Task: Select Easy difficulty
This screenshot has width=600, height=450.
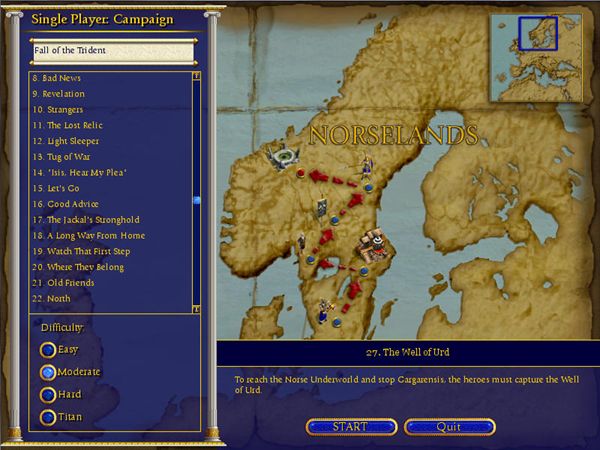Action: coord(47,350)
